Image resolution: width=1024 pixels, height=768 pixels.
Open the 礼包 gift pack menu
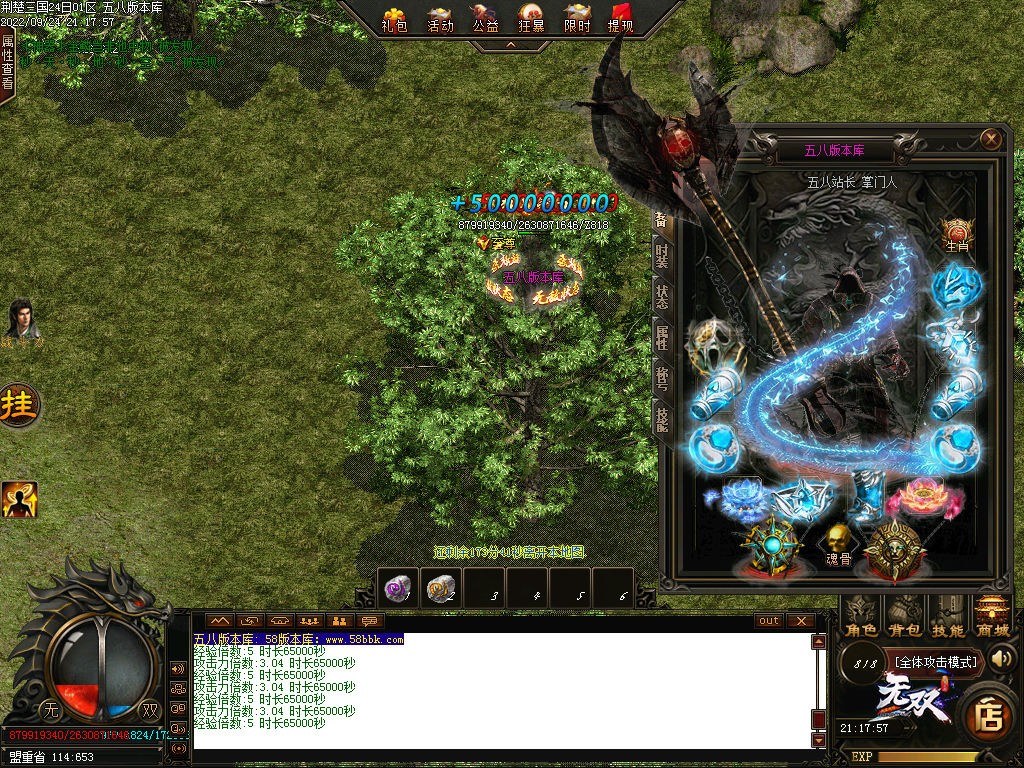[x=395, y=19]
